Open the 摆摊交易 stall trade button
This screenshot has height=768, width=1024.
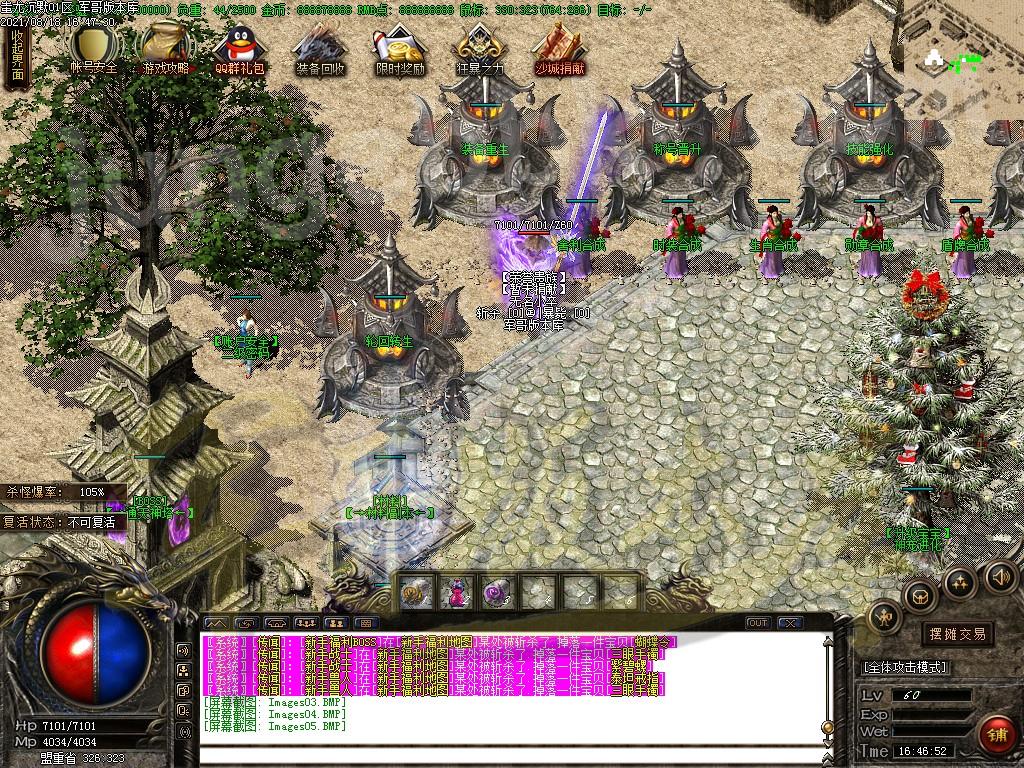pyautogui.click(x=957, y=634)
